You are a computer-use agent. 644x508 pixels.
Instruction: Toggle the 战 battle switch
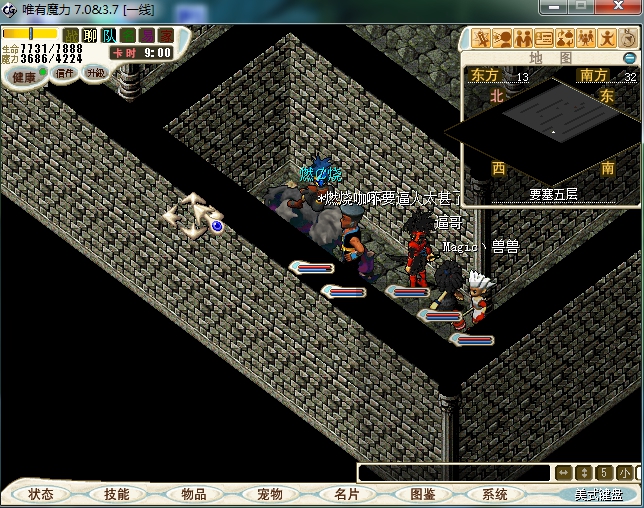[x=71, y=36]
